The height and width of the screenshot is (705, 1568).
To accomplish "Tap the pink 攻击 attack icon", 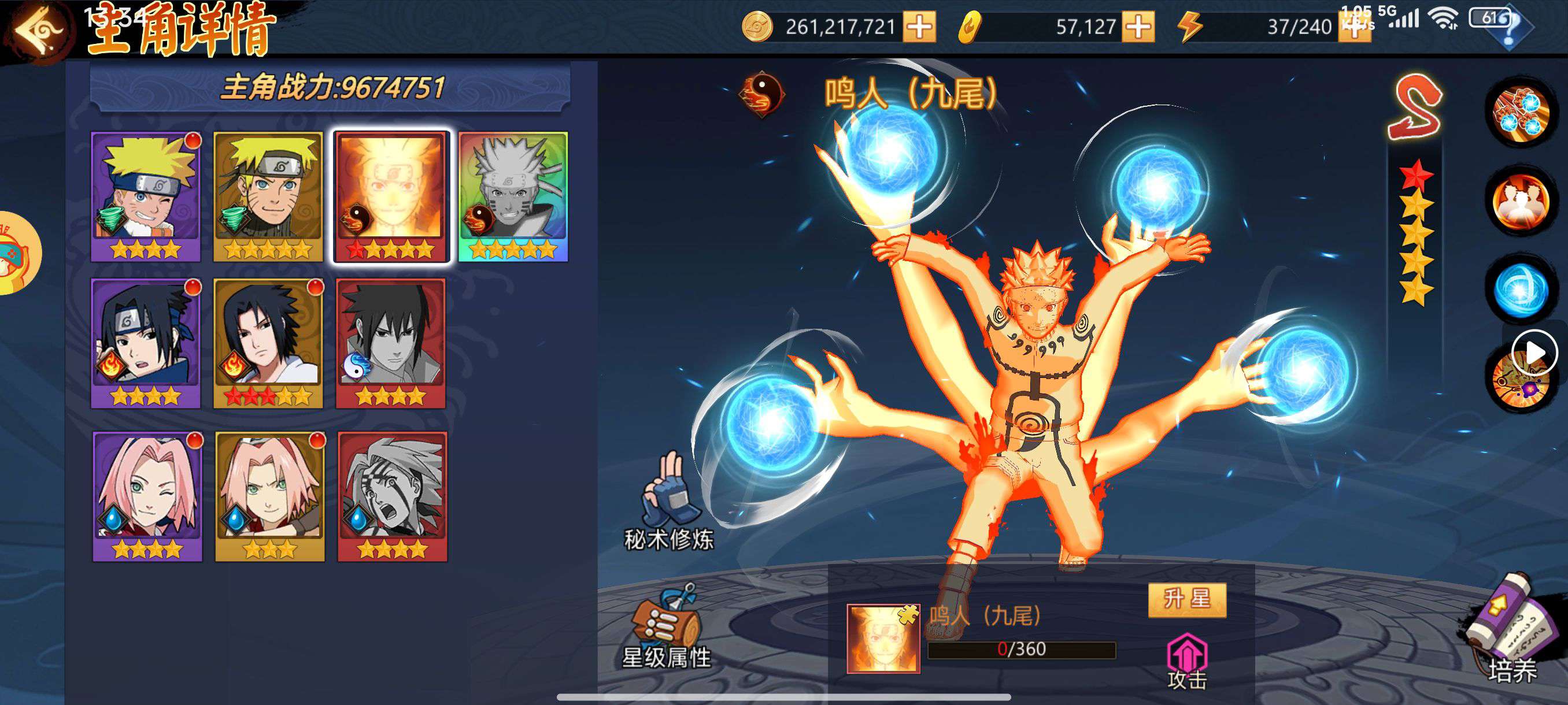I will point(1187,660).
